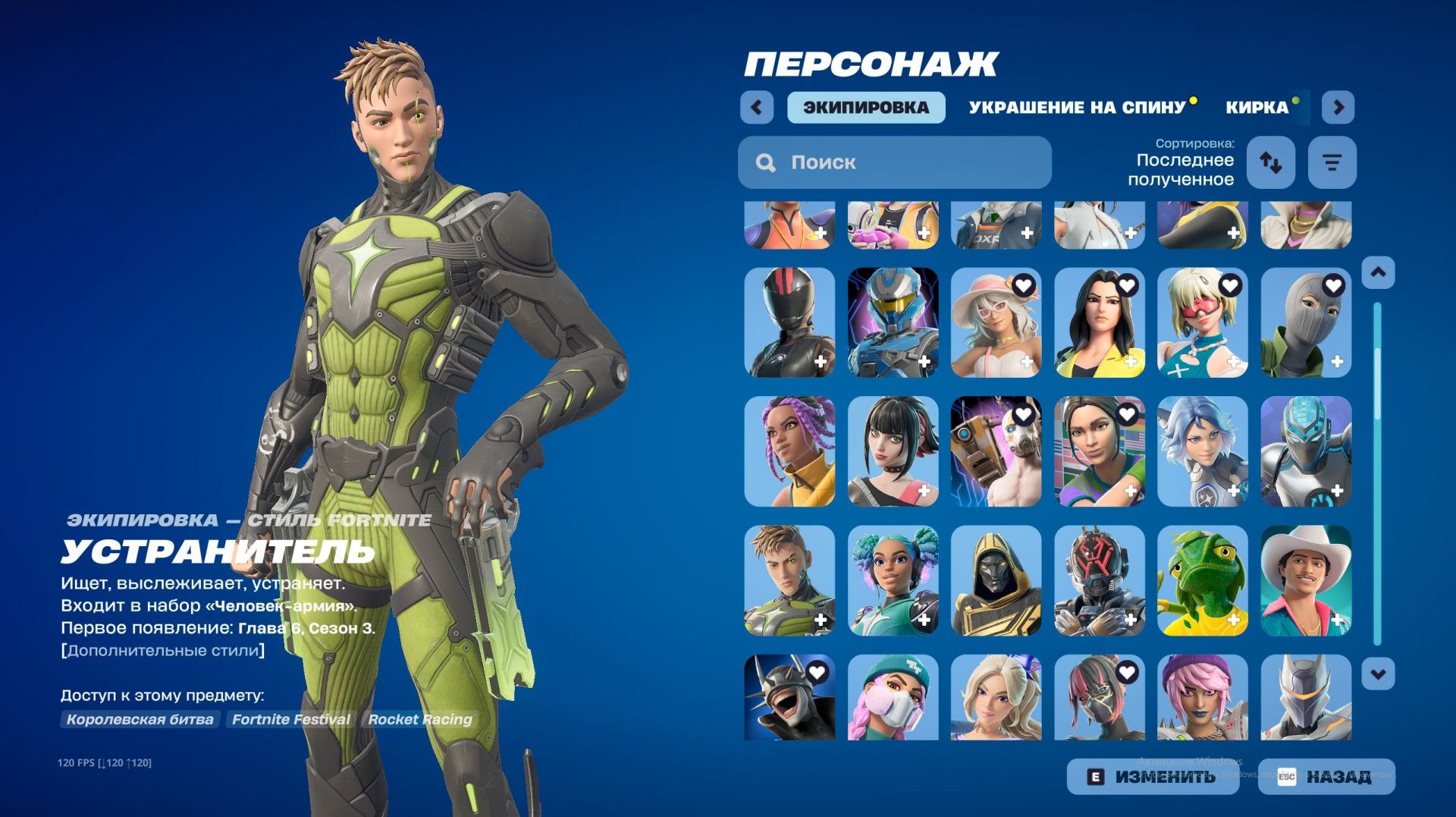Select the Кирка tab

(x=1257, y=108)
